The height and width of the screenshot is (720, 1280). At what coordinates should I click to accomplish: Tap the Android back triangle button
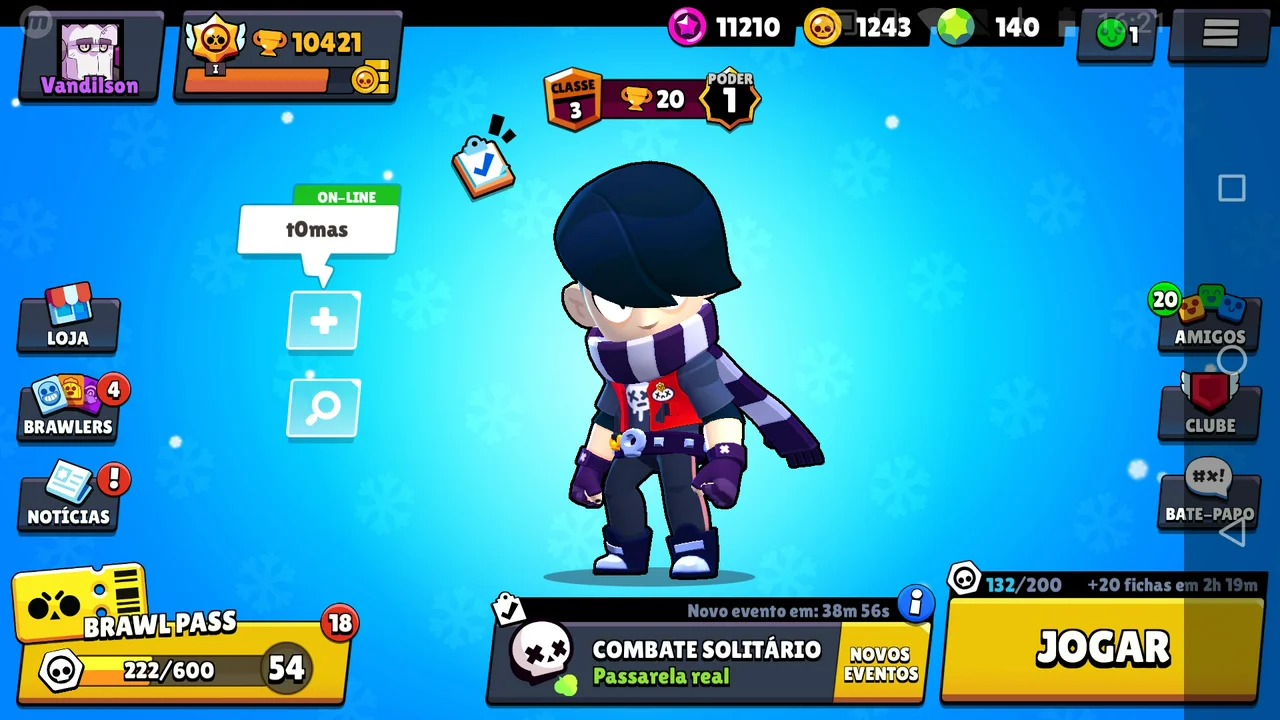pos(1232,531)
